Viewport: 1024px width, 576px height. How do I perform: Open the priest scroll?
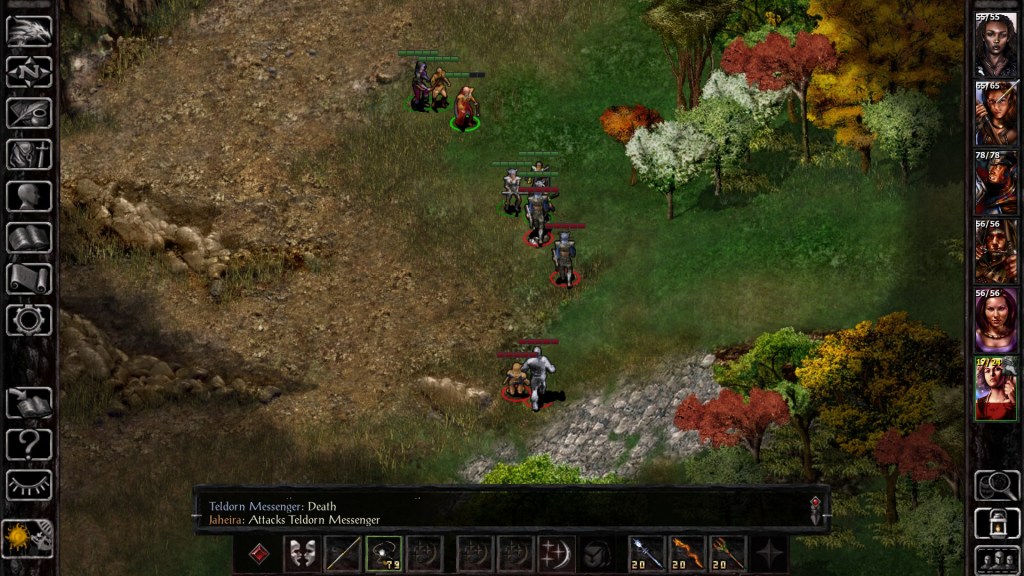click(x=29, y=279)
